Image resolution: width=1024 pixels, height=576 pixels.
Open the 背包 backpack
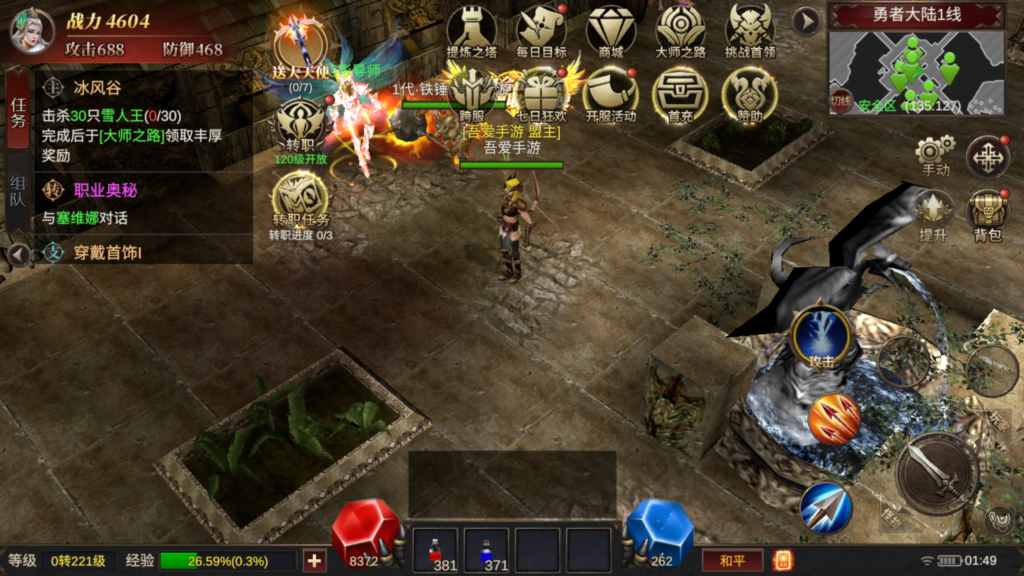tap(987, 214)
